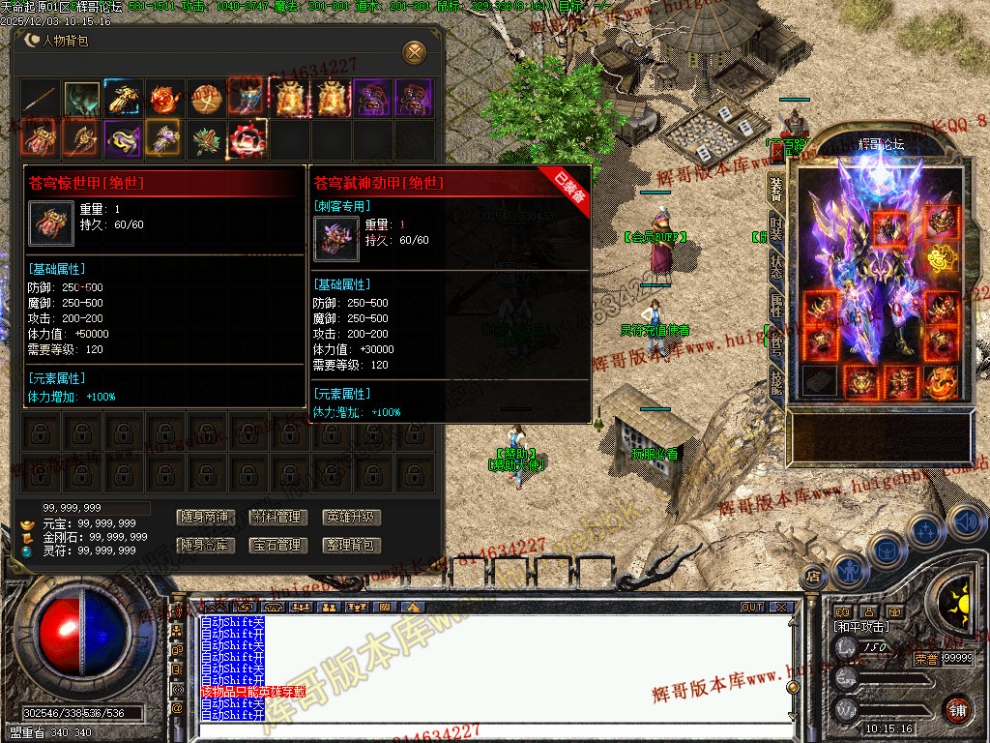
Task: Select the green leaf fan item
Action: [x=207, y=139]
